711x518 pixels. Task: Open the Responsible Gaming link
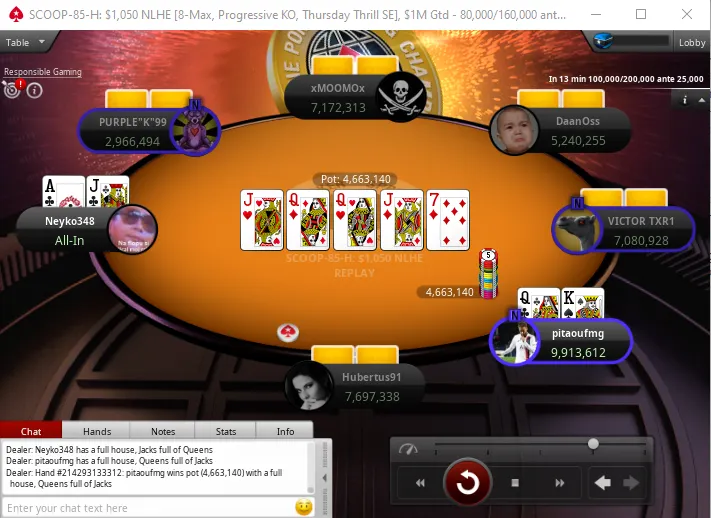tap(43, 72)
